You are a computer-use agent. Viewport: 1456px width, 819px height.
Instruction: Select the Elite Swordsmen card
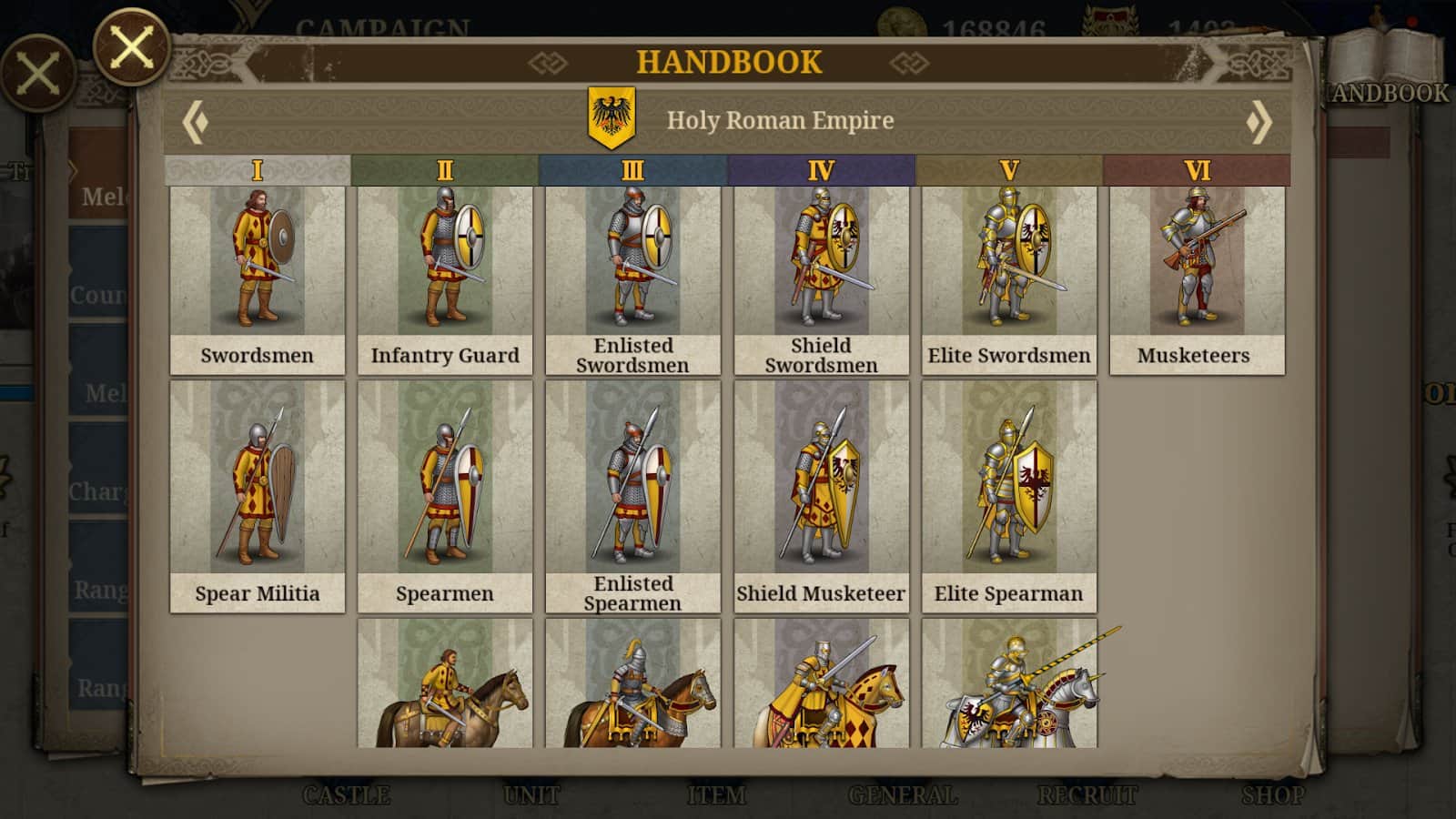tap(1008, 280)
